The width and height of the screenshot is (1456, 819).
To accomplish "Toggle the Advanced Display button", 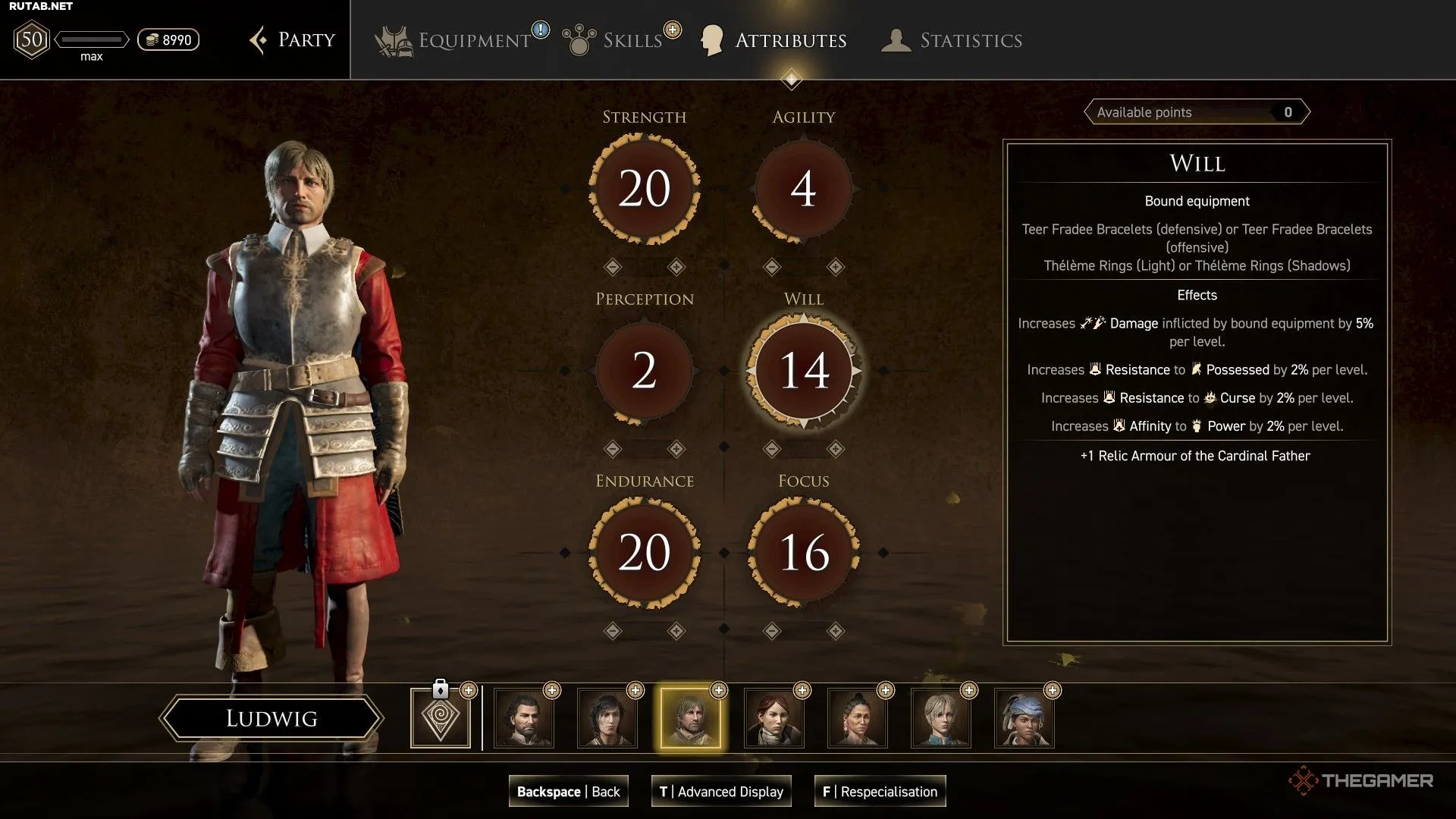I will pos(721,792).
